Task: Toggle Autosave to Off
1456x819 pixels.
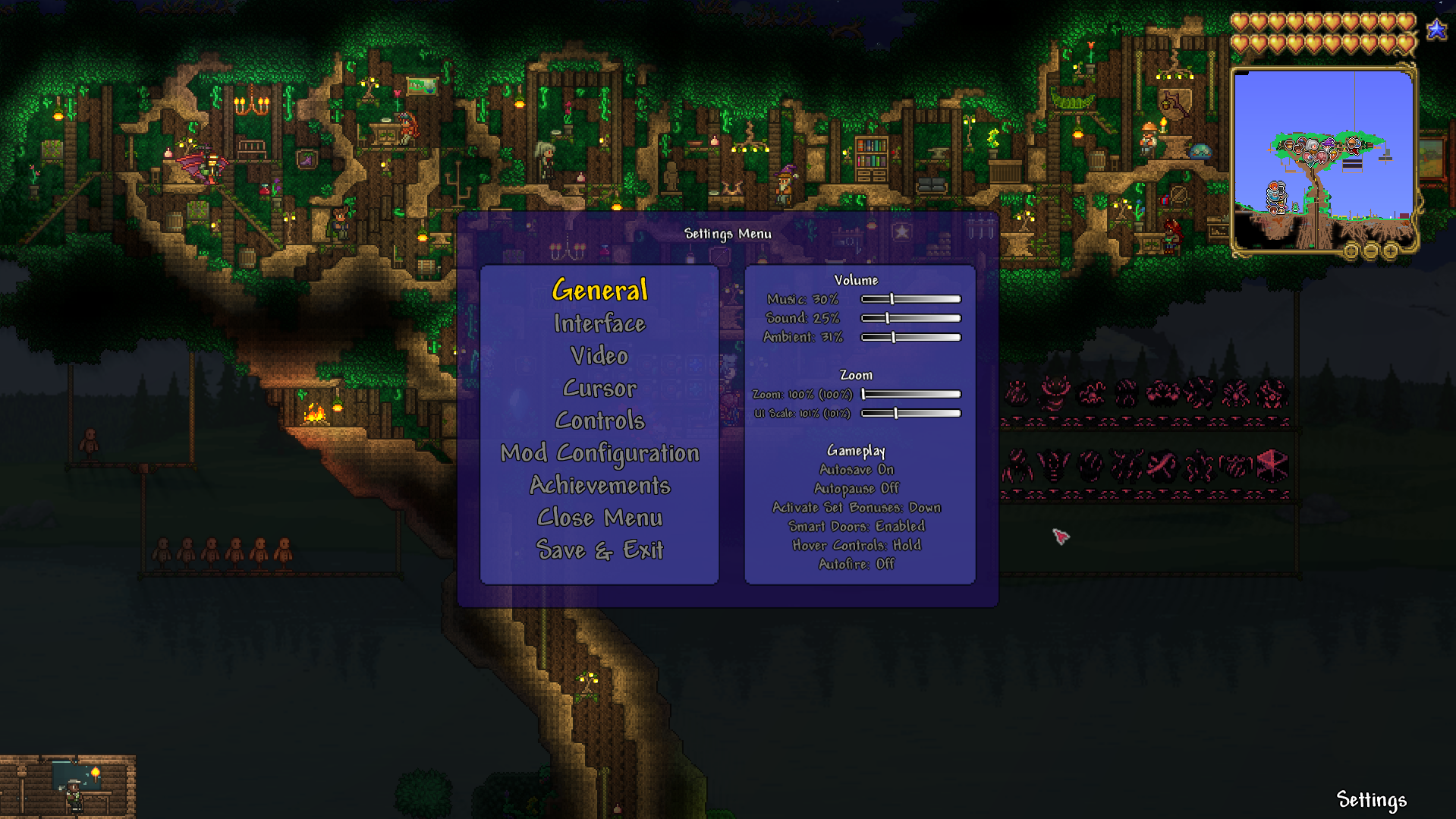Action: pyautogui.click(x=856, y=469)
